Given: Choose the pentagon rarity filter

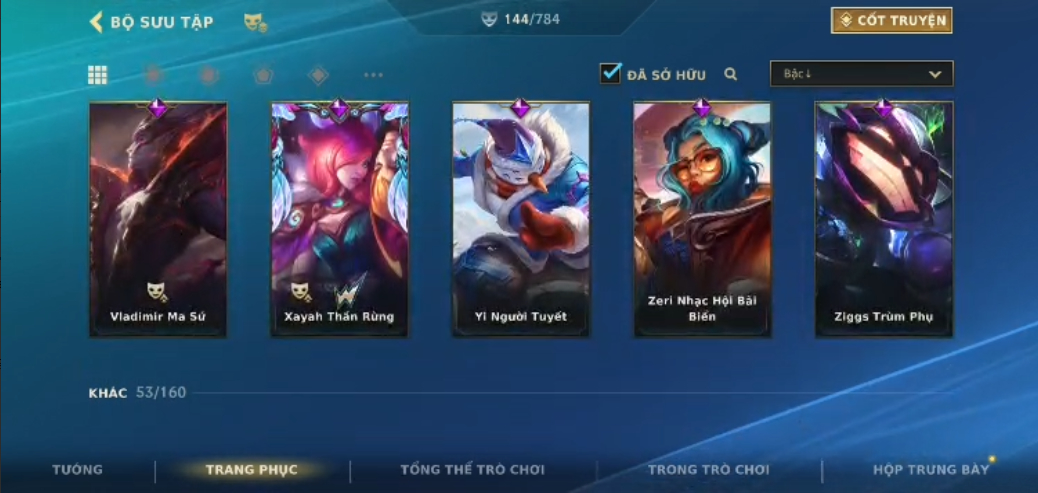Looking at the screenshot, I should coord(263,75).
